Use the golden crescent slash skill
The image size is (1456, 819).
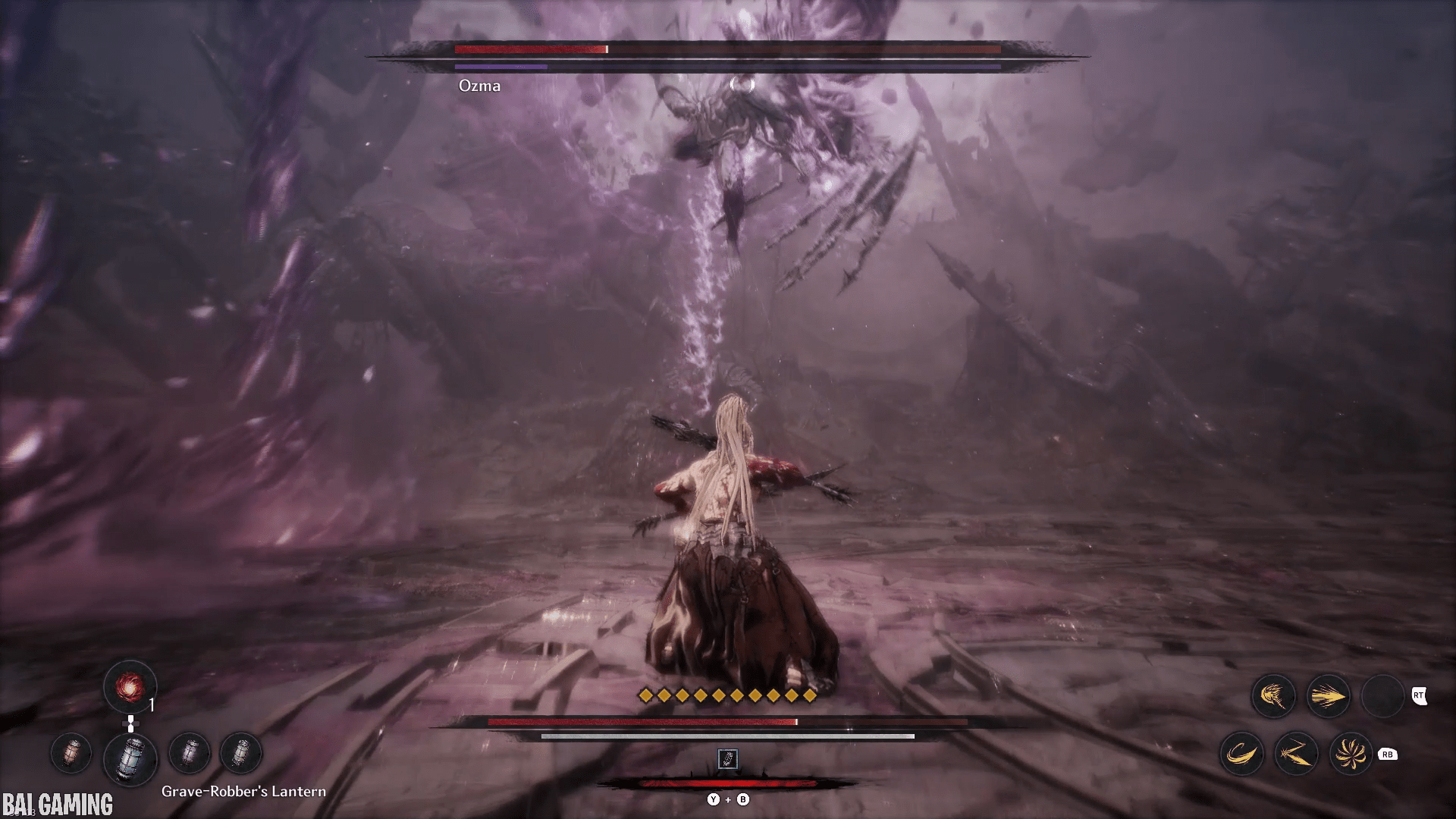point(1241,754)
